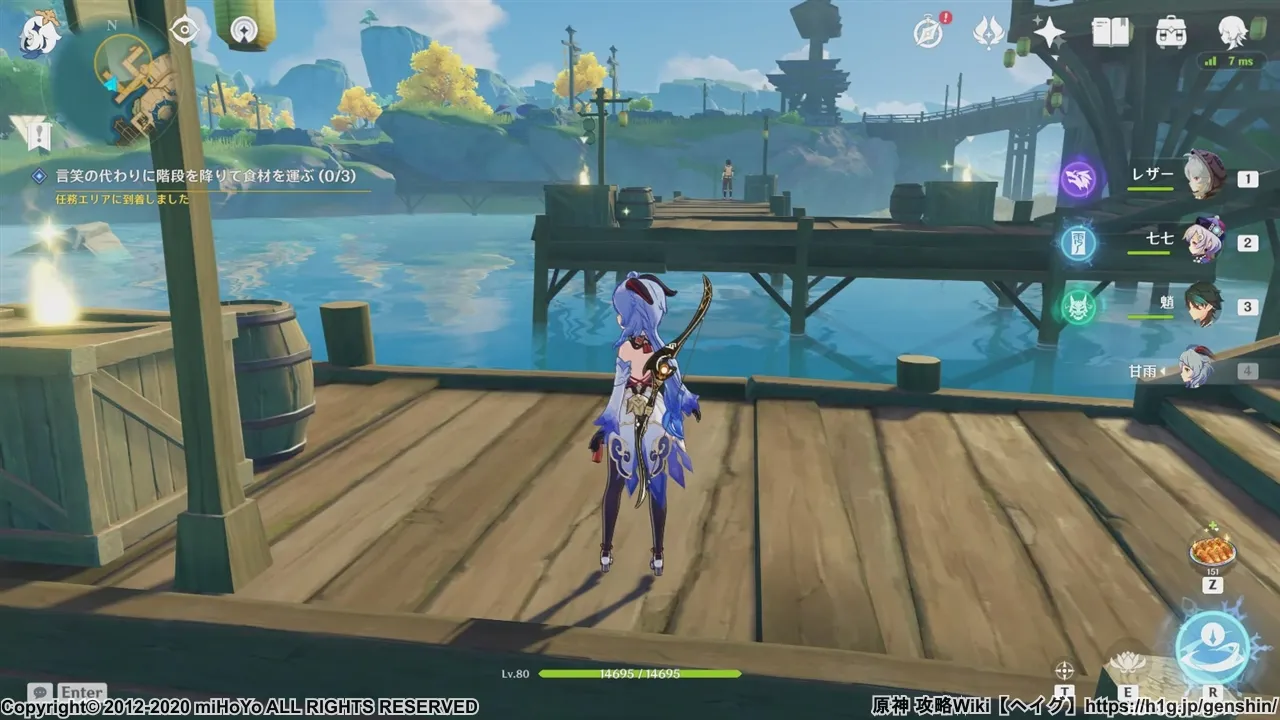1280x720 pixels.
Task: Activate the lotus elemental skill
Action: point(1128,662)
